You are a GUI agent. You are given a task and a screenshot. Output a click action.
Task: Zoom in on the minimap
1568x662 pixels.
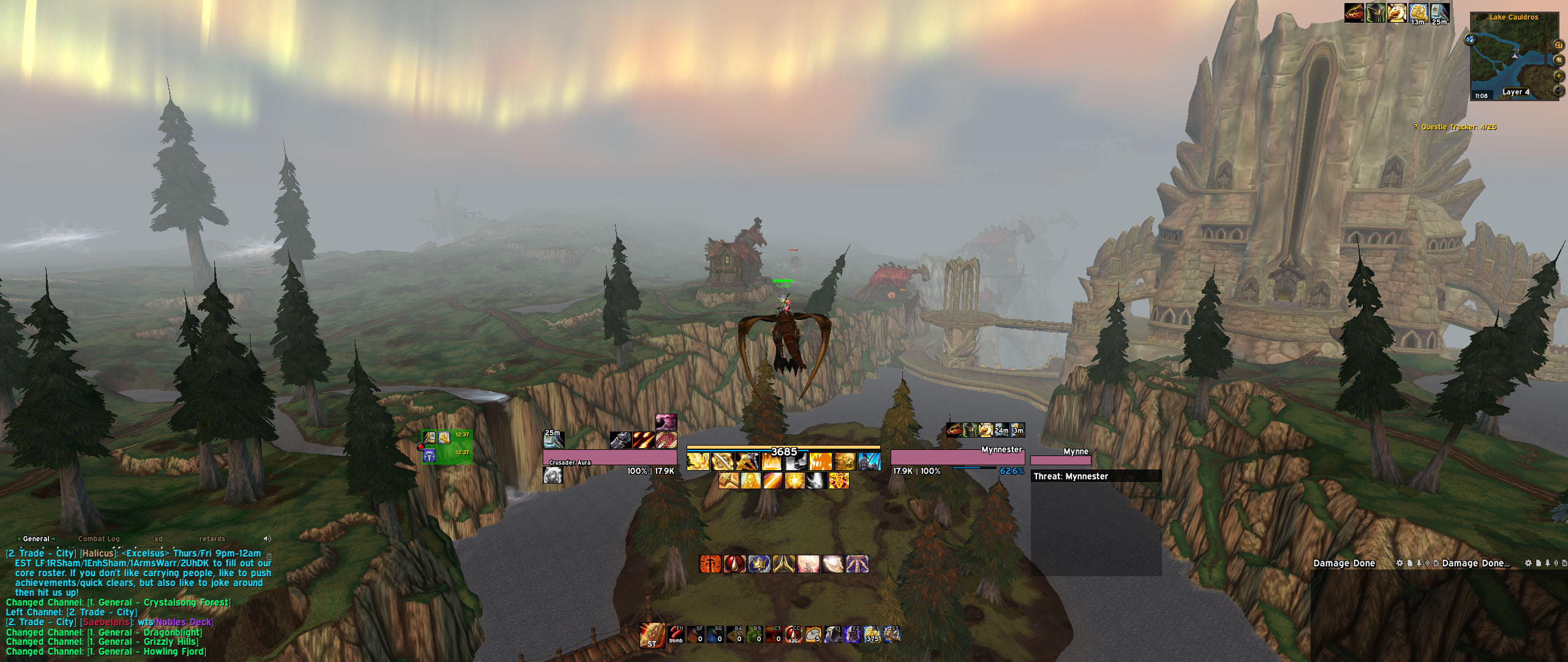tap(1559, 76)
